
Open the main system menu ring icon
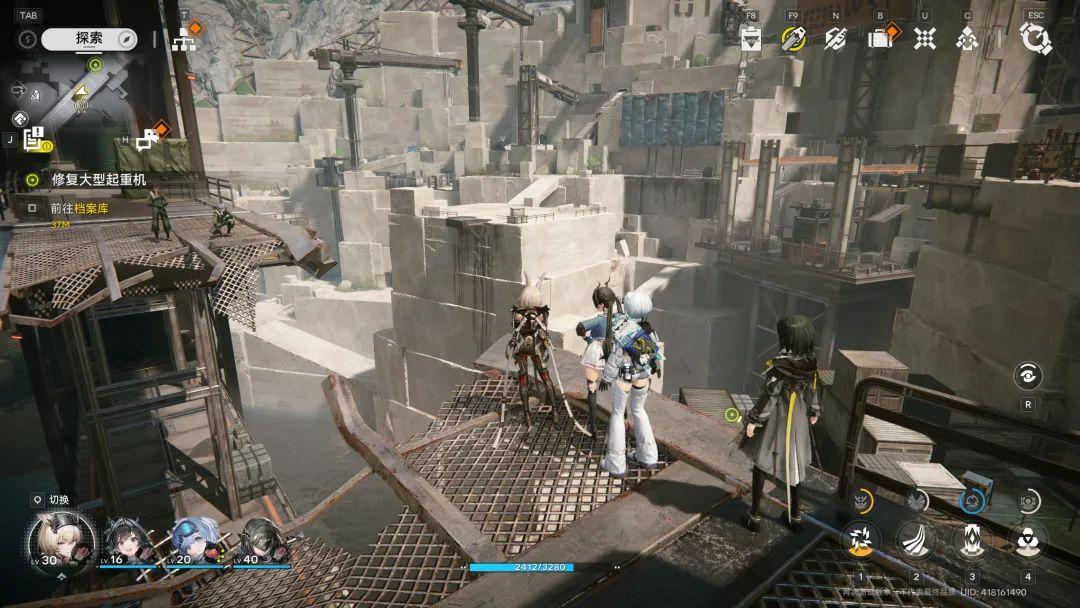pyautogui.click(x=1035, y=38)
